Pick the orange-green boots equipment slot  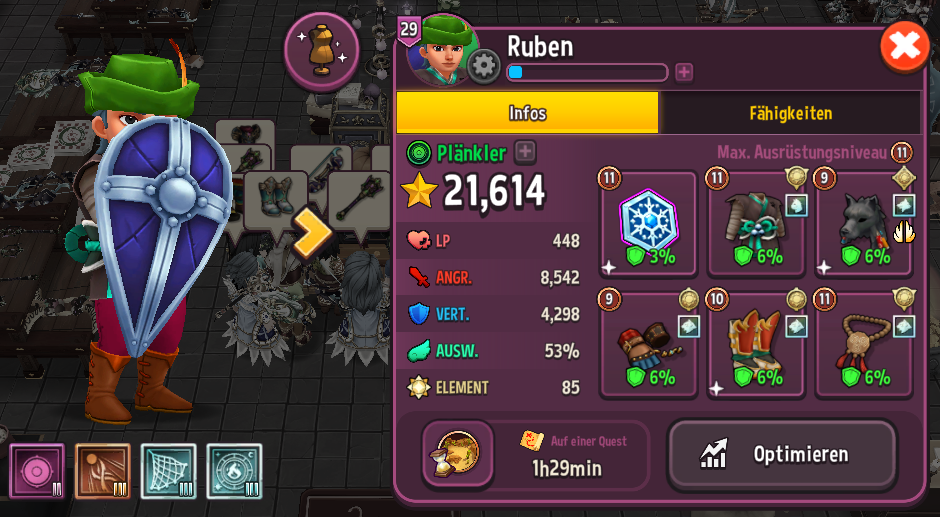756,345
